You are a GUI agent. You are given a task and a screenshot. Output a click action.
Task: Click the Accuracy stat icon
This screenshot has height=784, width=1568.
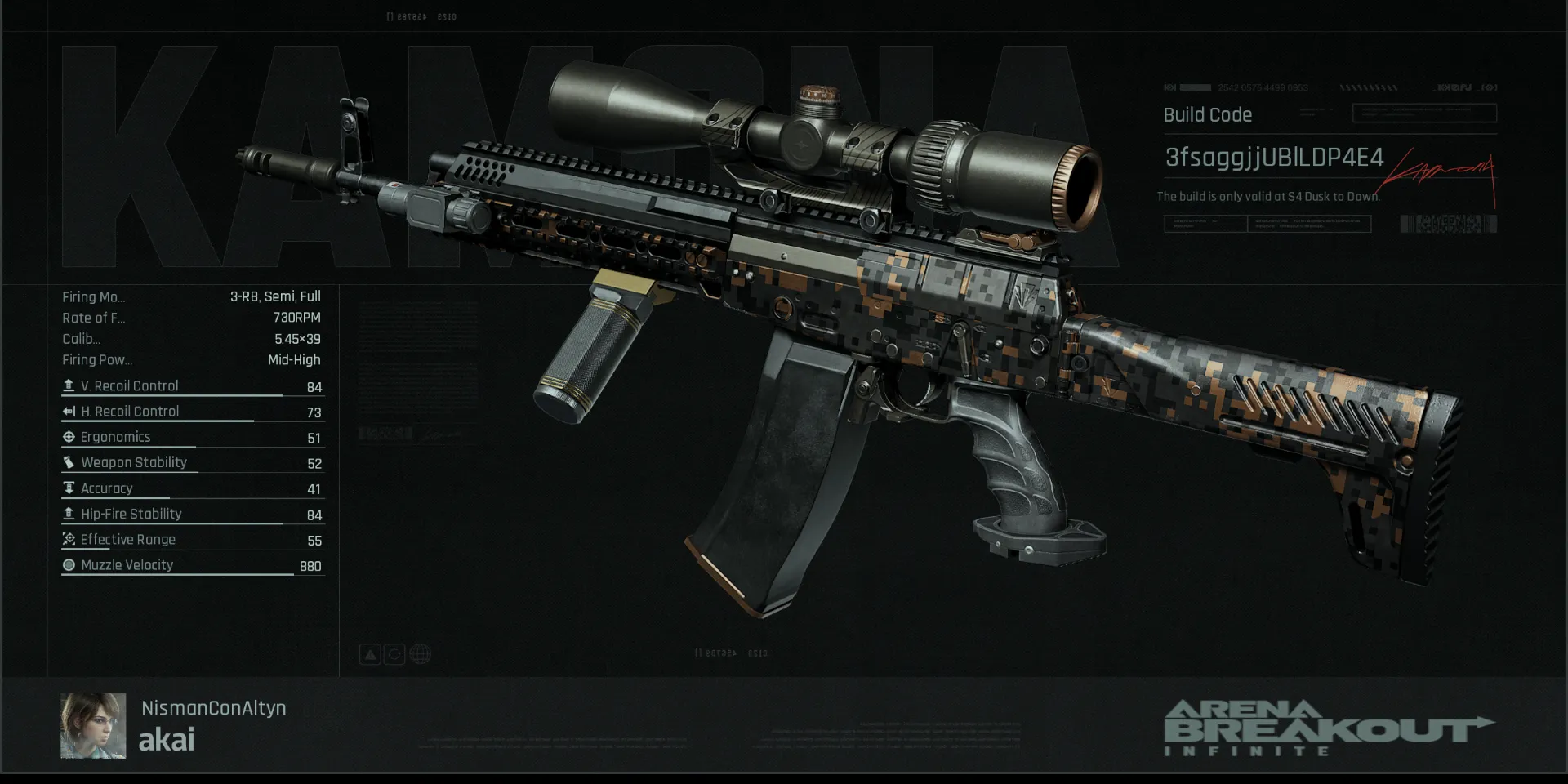pos(69,488)
